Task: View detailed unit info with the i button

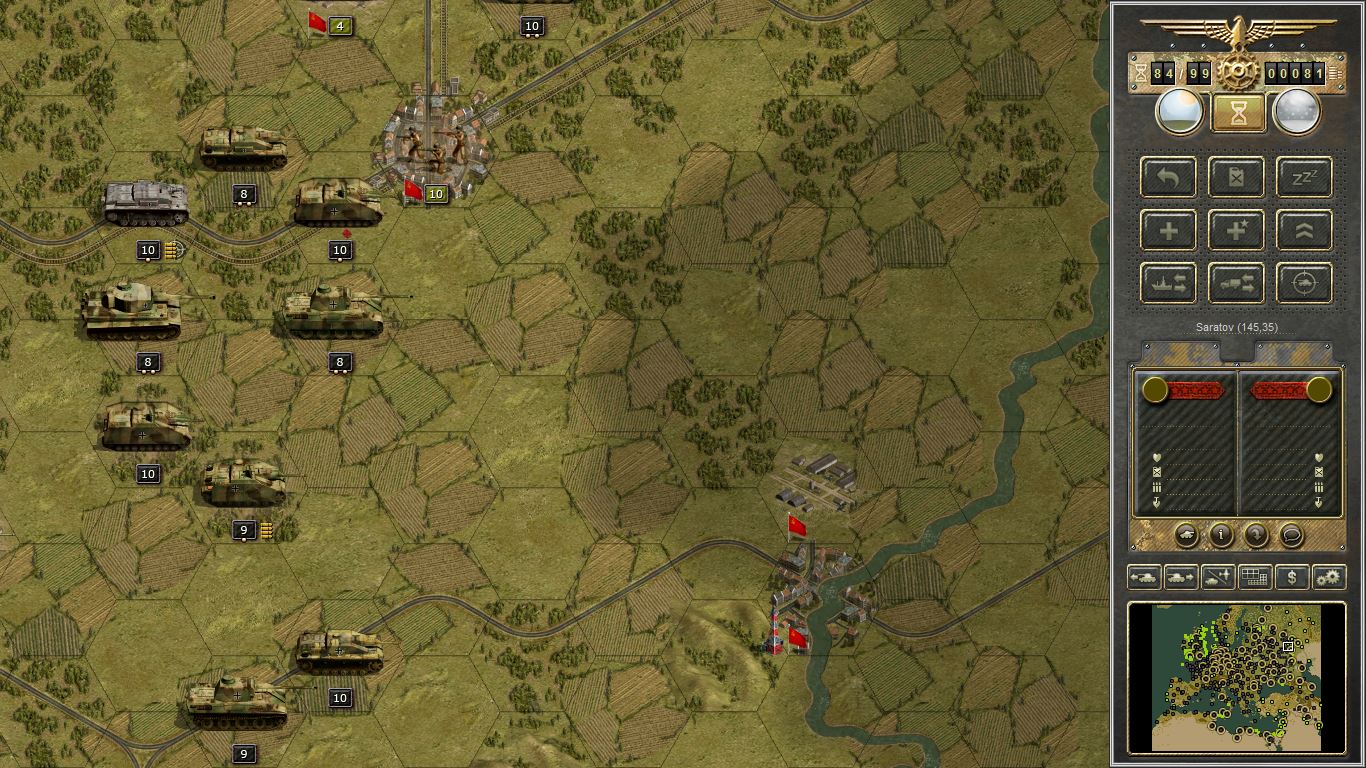Action: pos(1219,536)
